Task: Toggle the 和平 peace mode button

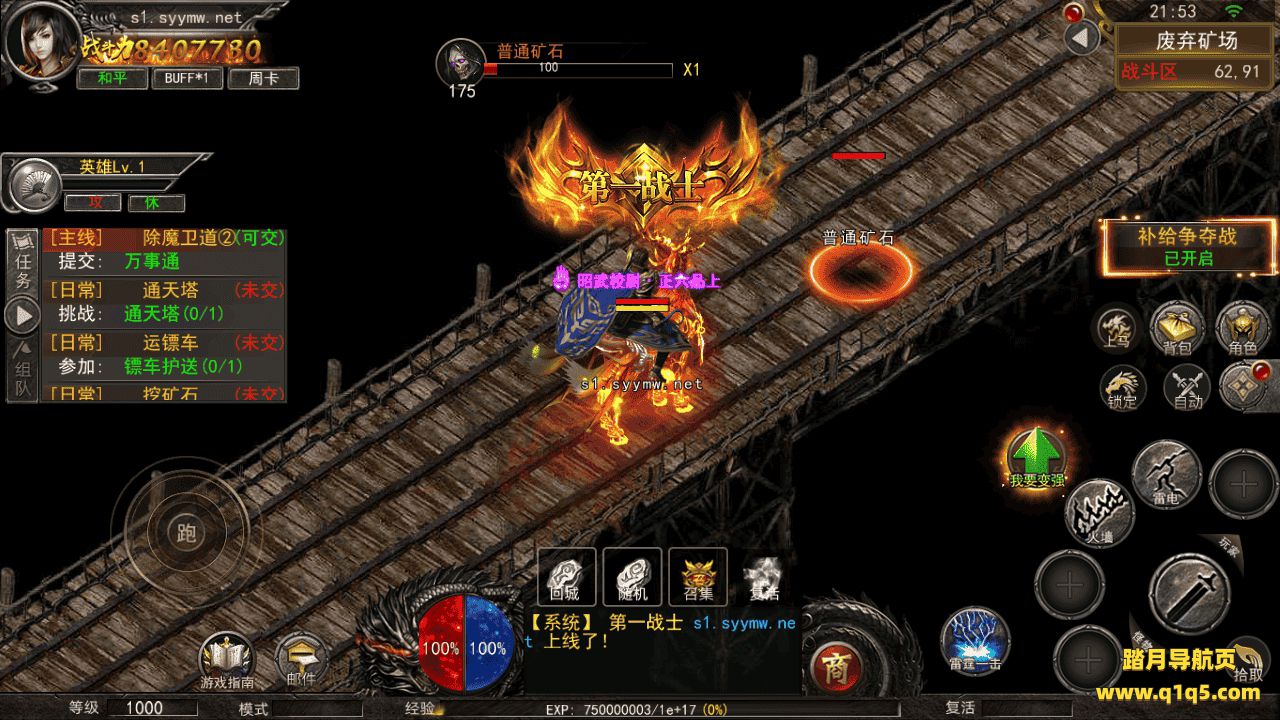Action: click(x=113, y=78)
